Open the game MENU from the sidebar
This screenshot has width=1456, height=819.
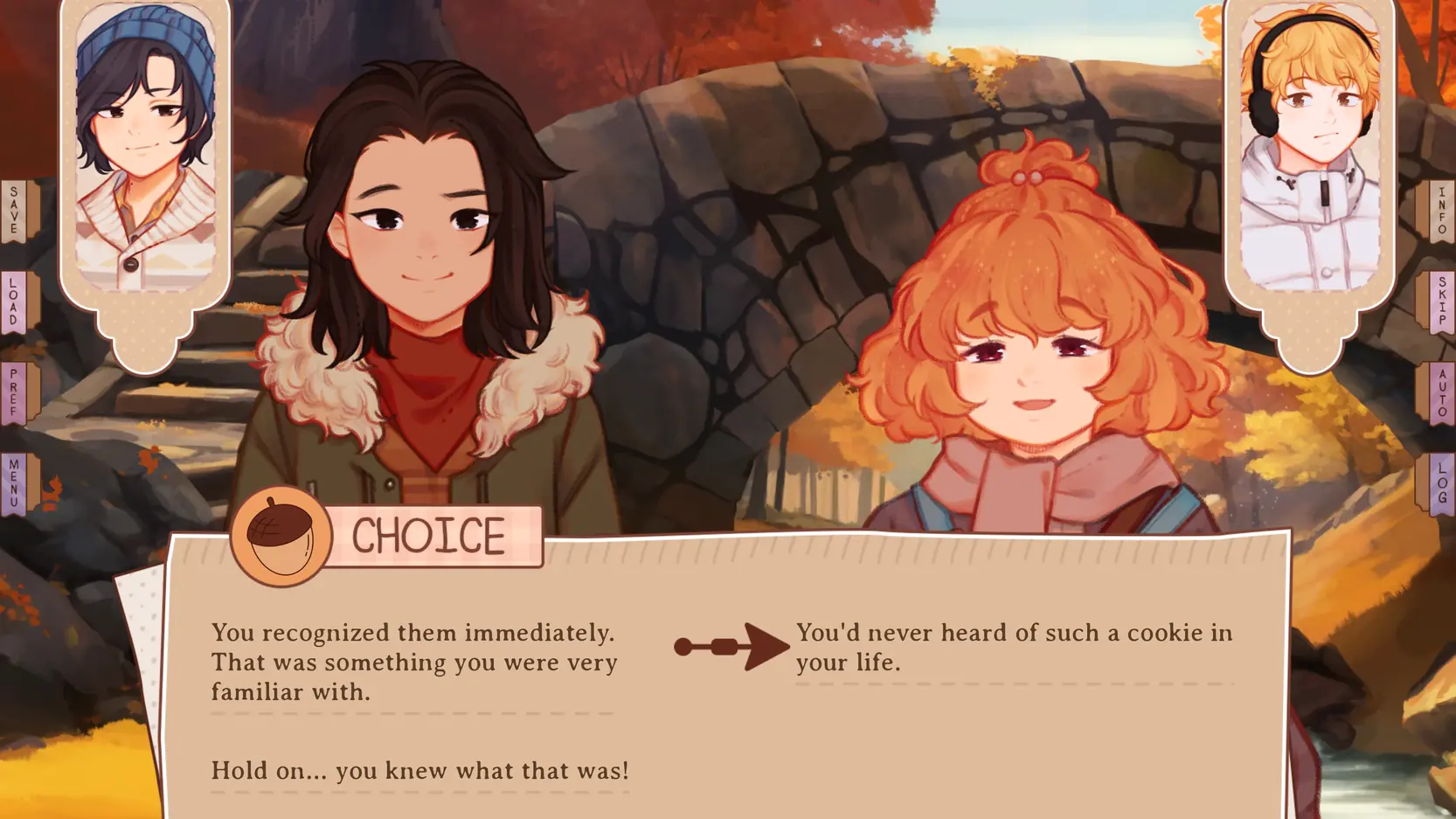pyautogui.click(x=12, y=481)
